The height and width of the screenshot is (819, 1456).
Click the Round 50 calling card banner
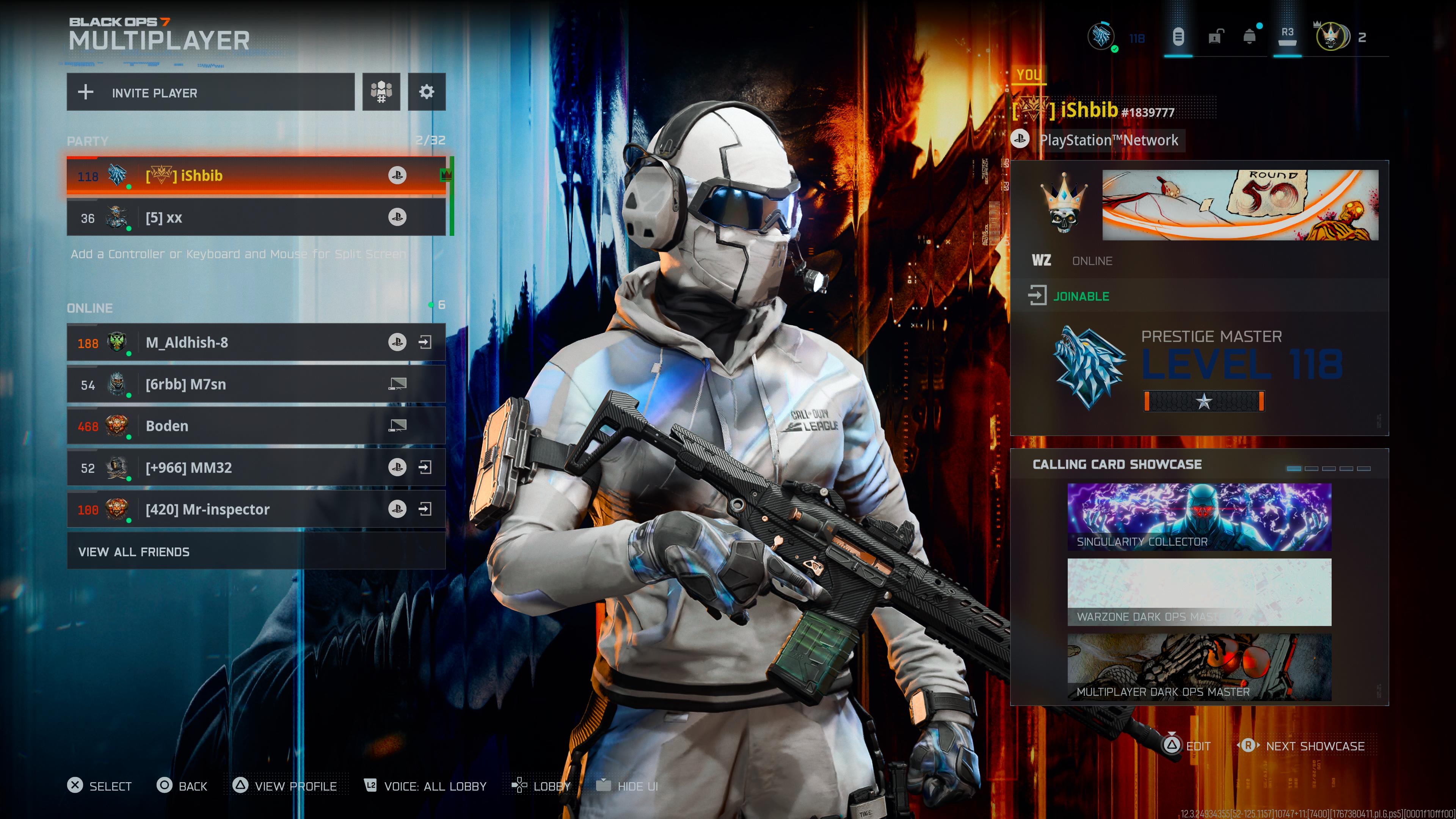(1240, 205)
